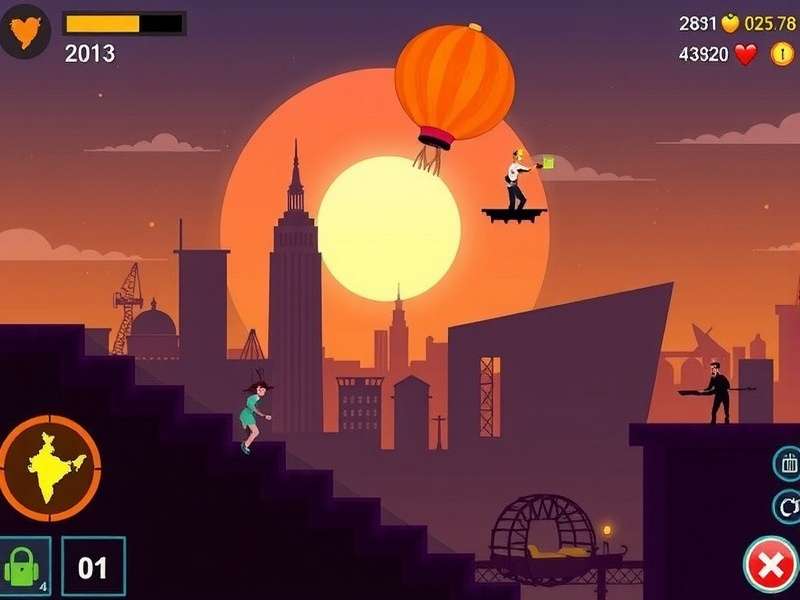This screenshot has width=800, height=600.
Task: Tap the red X close button
Action: pos(771,566)
